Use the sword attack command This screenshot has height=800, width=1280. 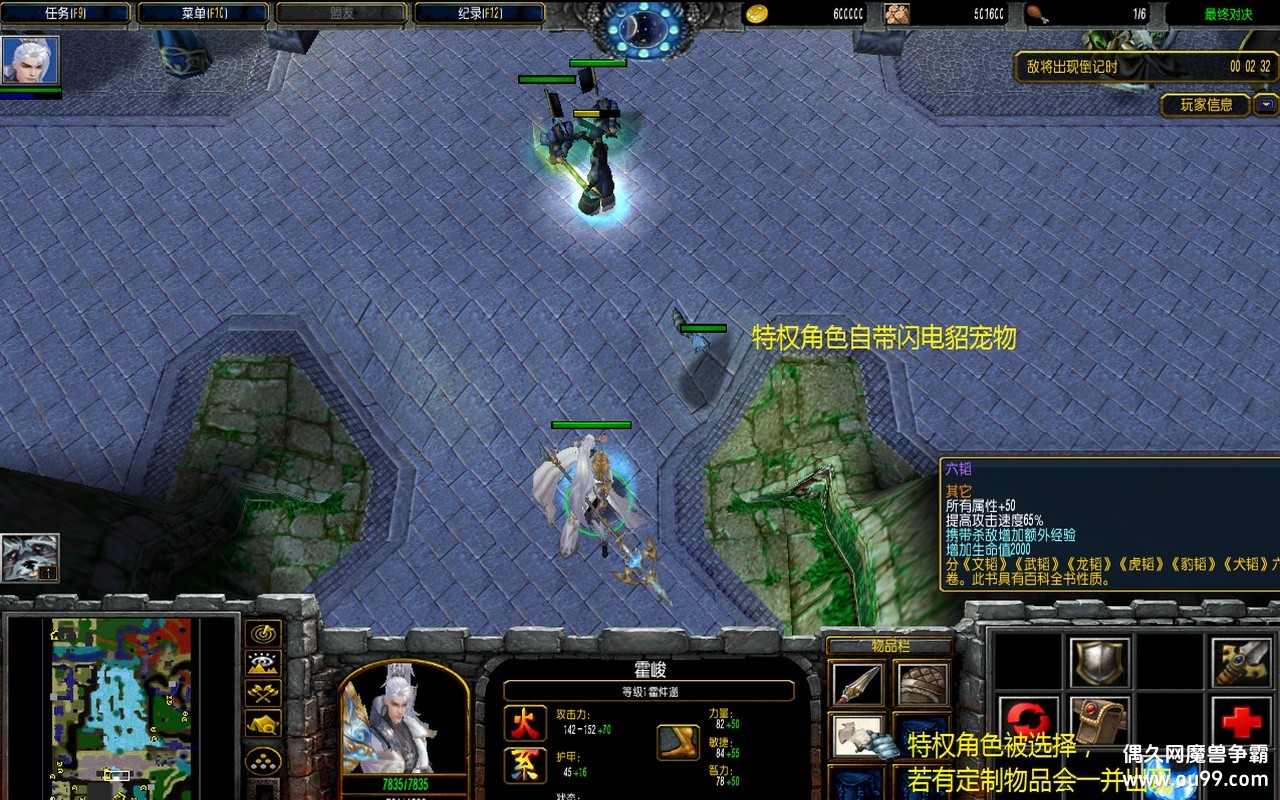point(1241,661)
